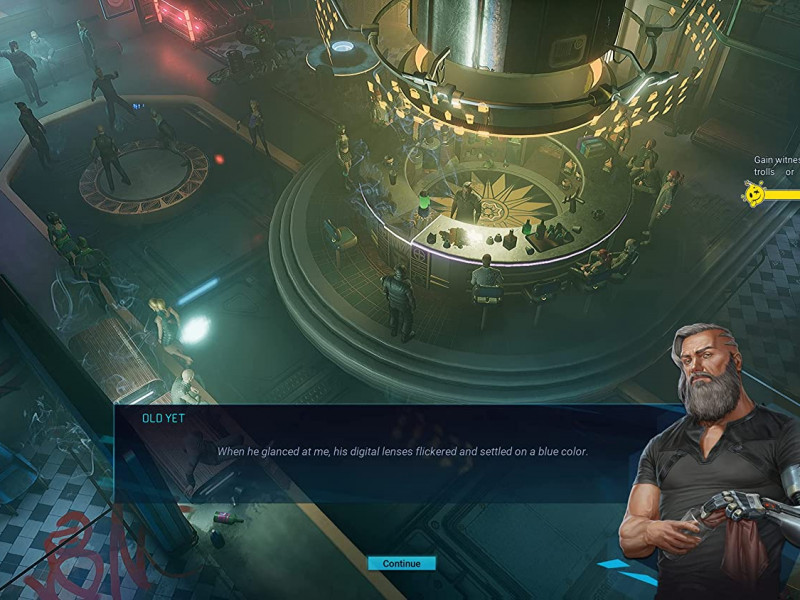Click the Continue button in the dialogue
This screenshot has height=600, width=800.
click(x=401, y=563)
